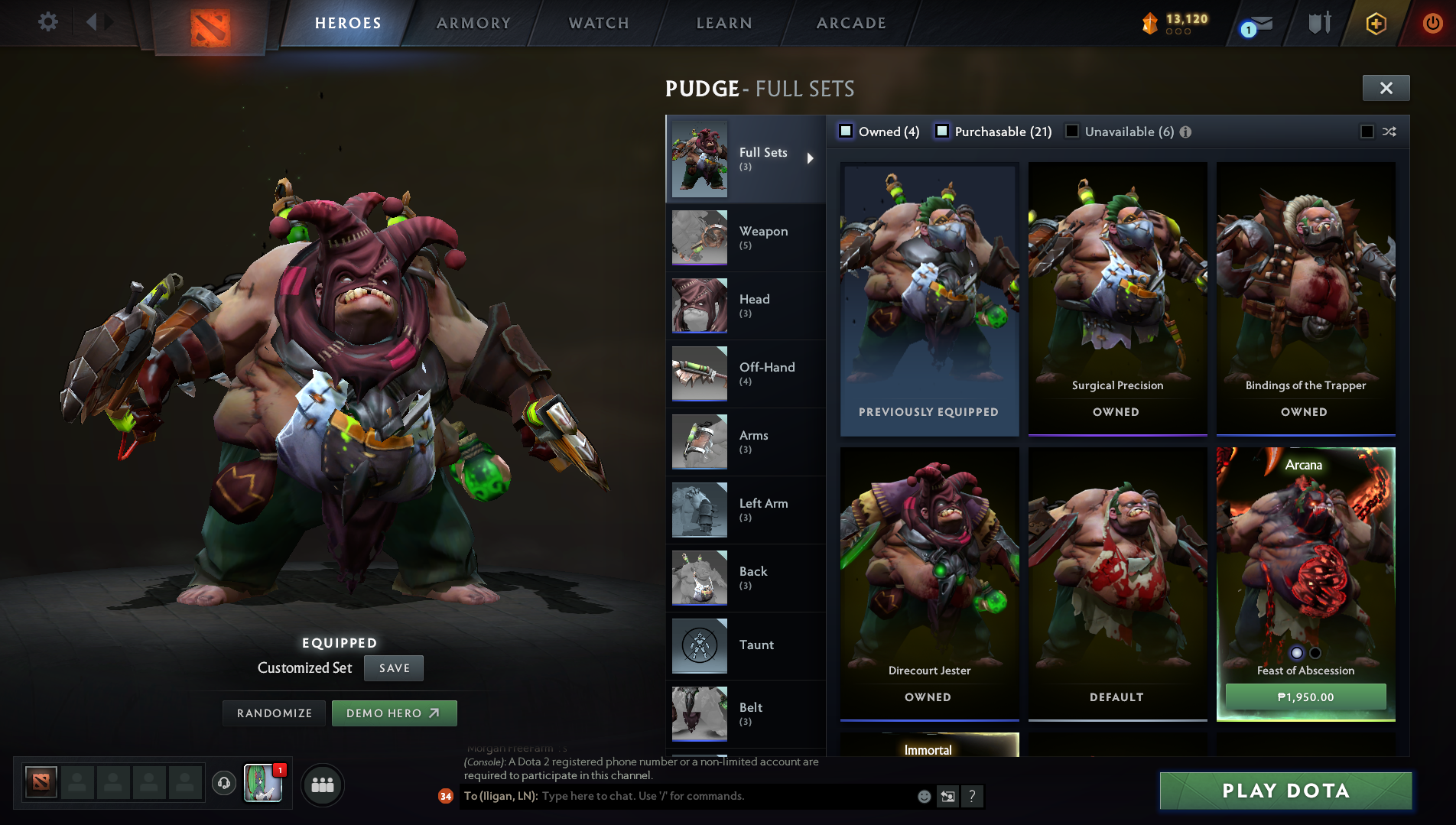Image resolution: width=1456 pixels, height=825 pixels.
Task: Click the Dota Plus hexagon icon
Action: tap(1374, 23)
